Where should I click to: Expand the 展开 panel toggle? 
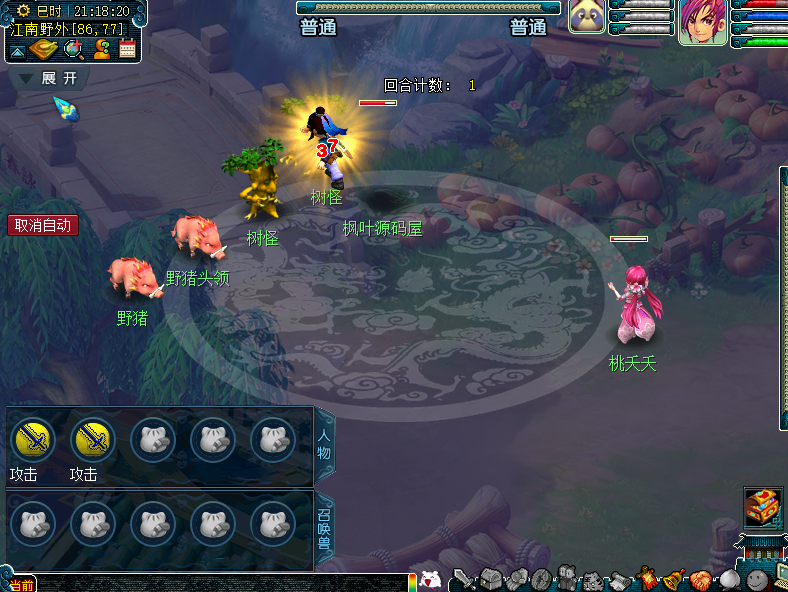(48, 78)
